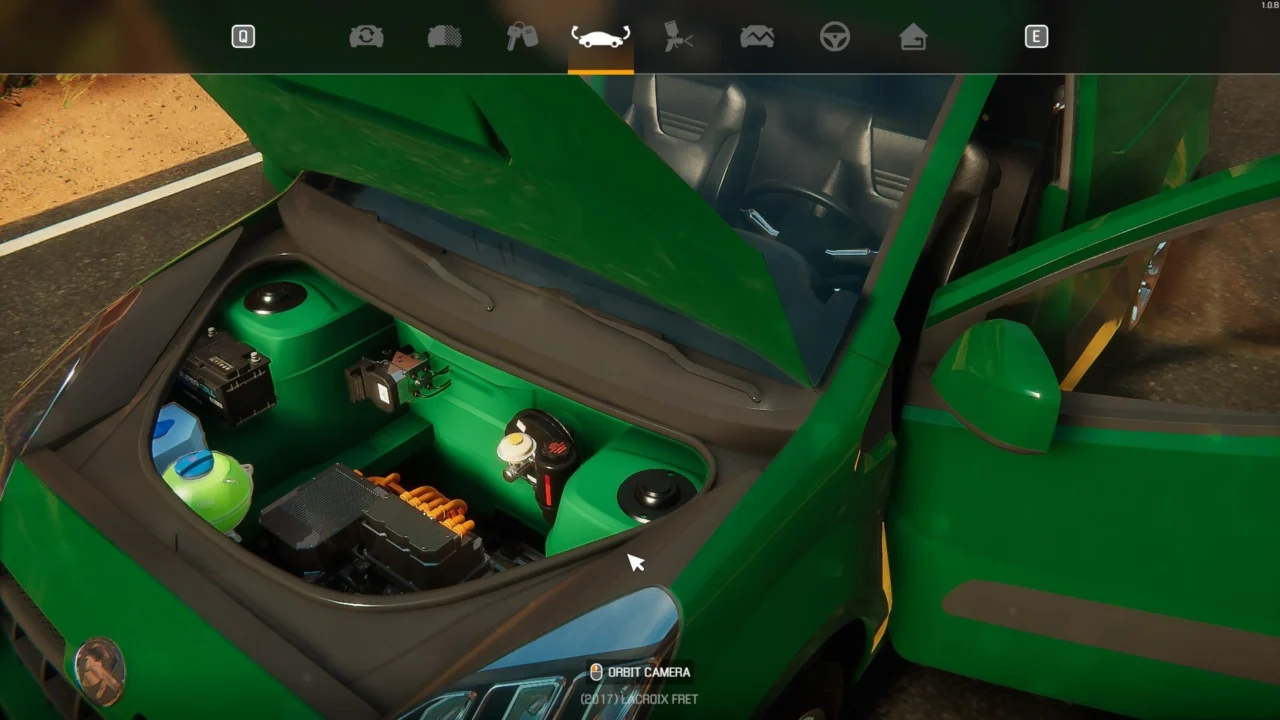Switch to the steering wheel tab

(x=835, y=37)
